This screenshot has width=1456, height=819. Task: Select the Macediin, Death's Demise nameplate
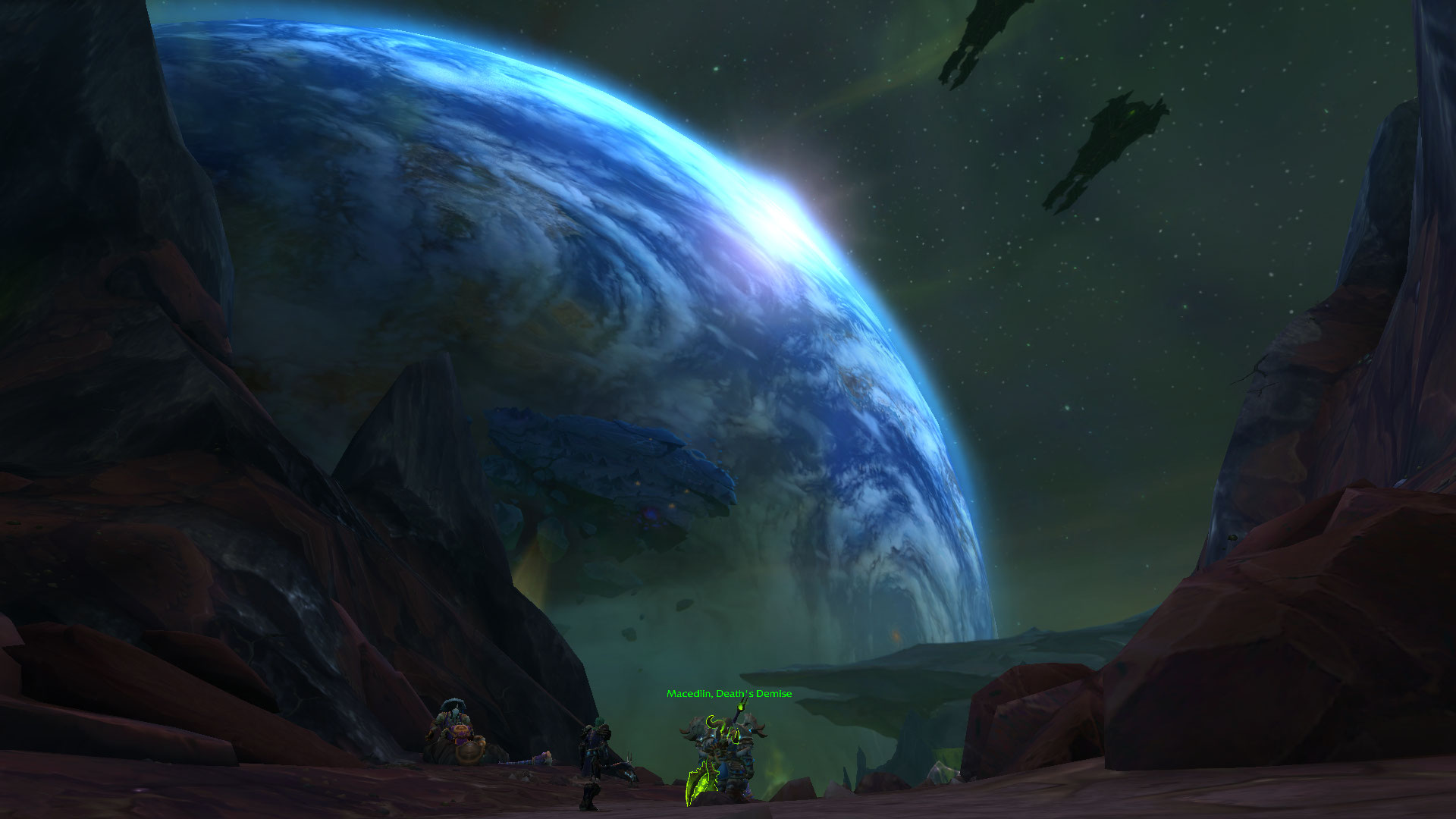pos(729,694)
